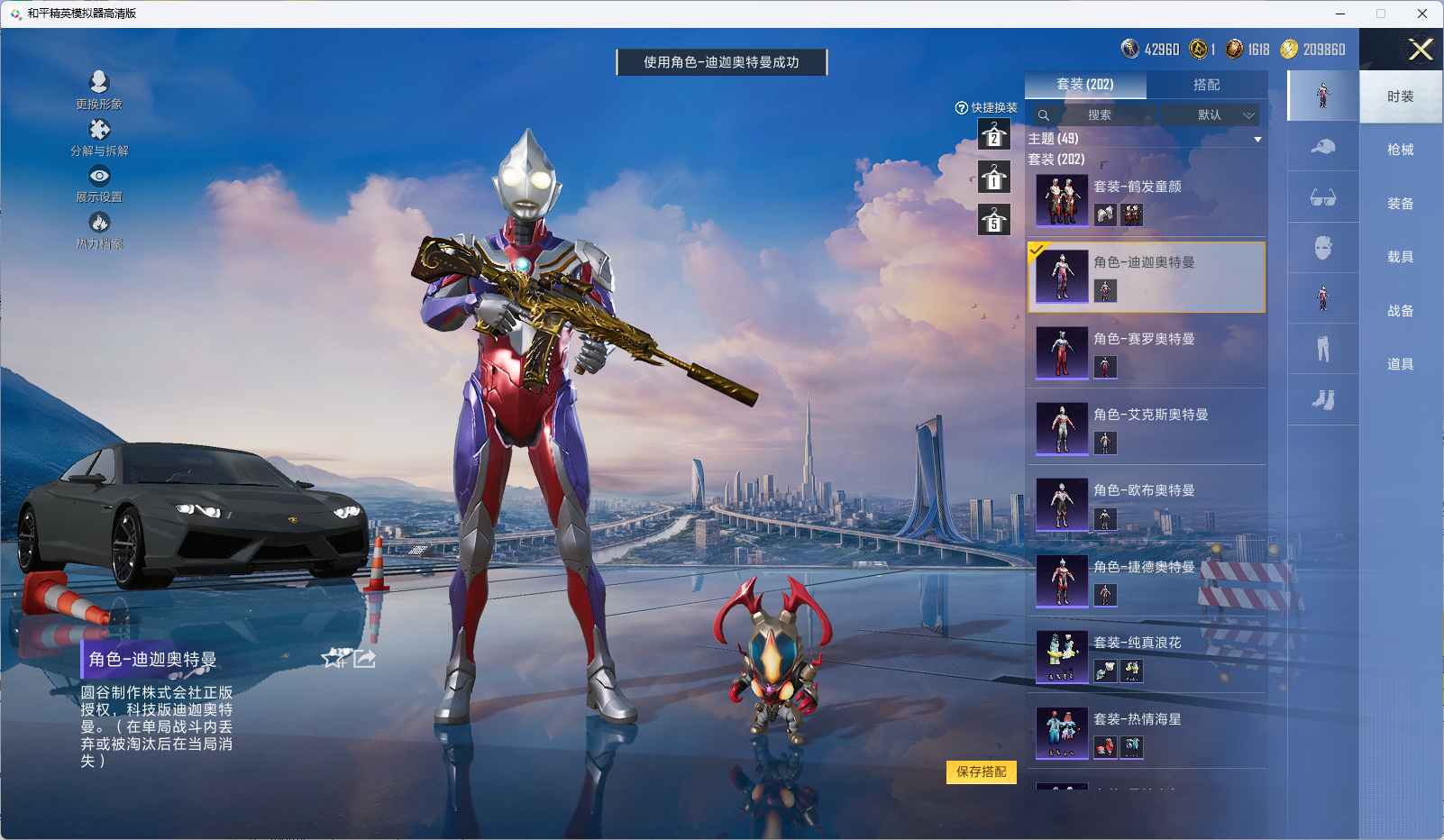
Task: Open 展示设置 display settings
Action: [99, 183]
